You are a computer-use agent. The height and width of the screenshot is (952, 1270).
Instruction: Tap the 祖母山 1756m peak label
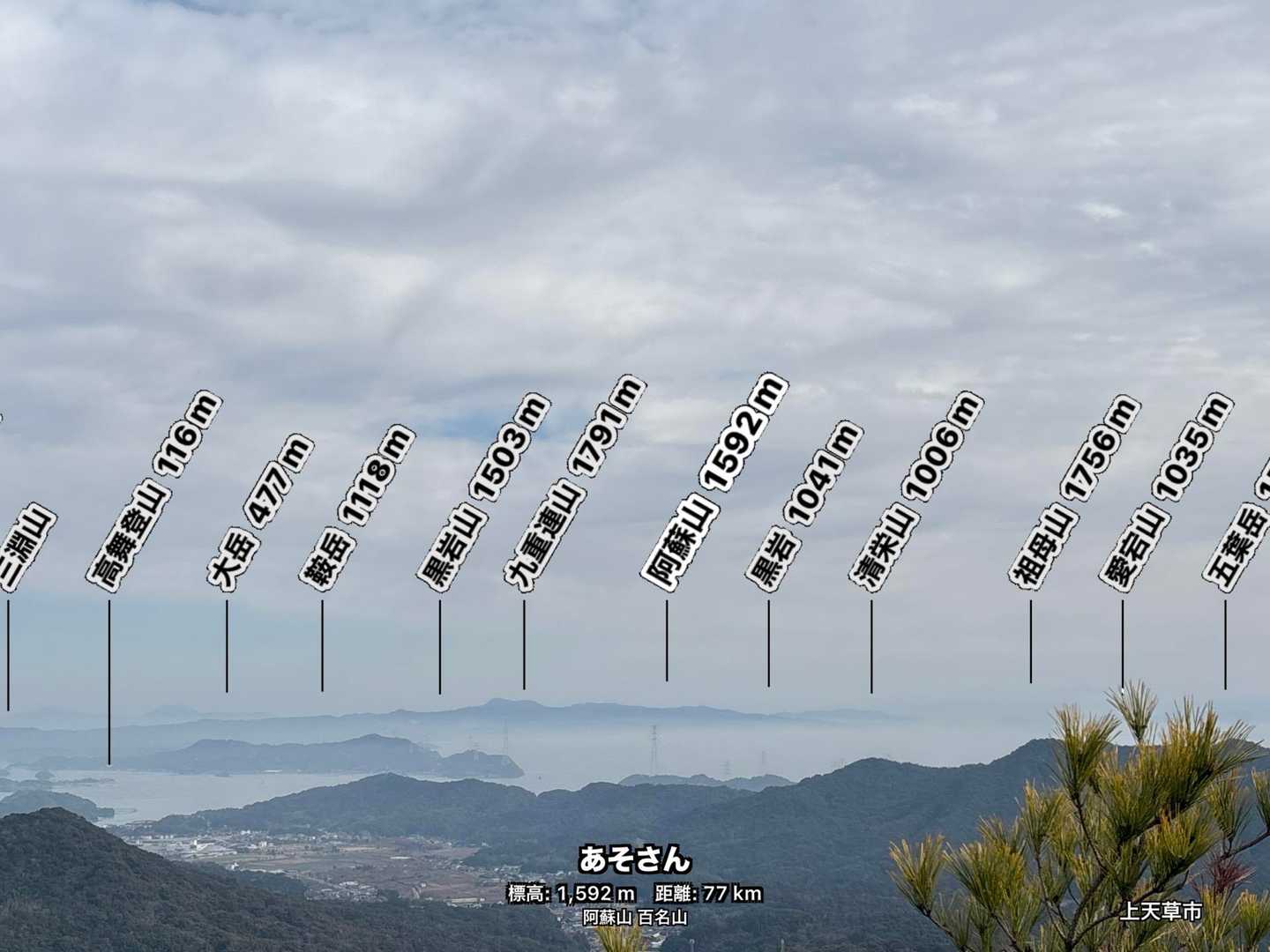pyautogui.click(x=1074, y=492)
